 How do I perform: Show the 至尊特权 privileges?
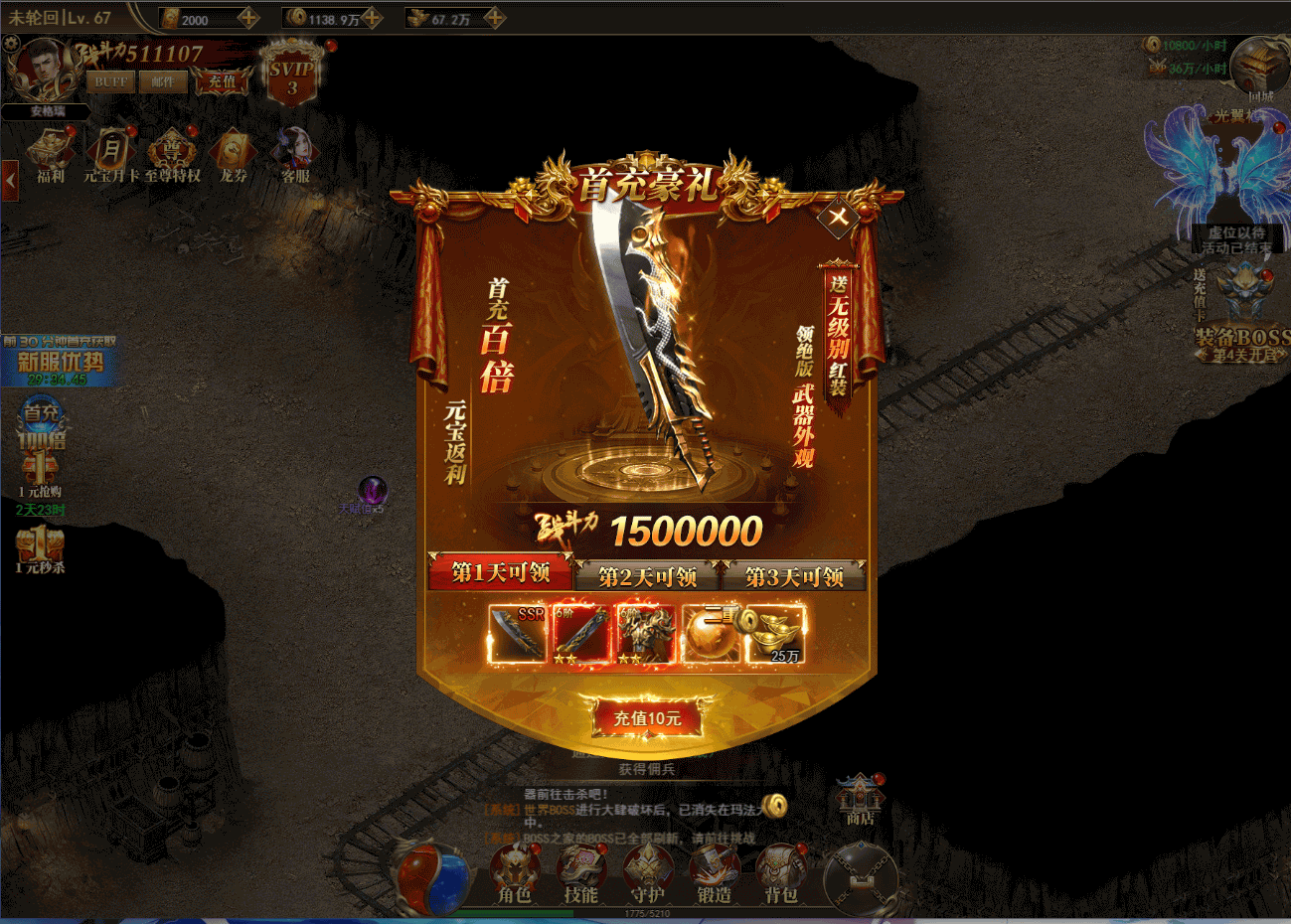click(x=172, y=156)
